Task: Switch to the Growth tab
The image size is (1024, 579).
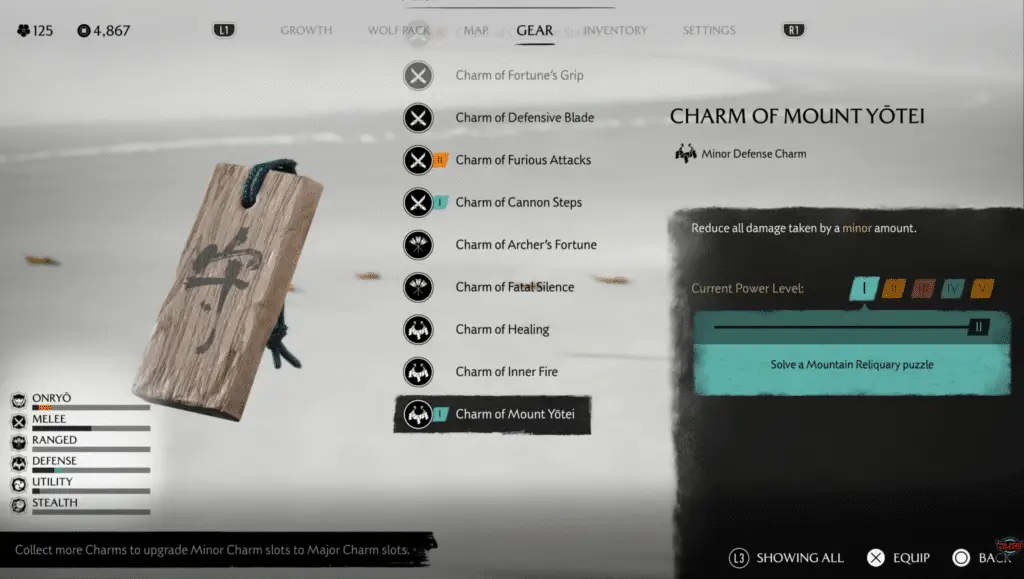Action: click(306, 31)
